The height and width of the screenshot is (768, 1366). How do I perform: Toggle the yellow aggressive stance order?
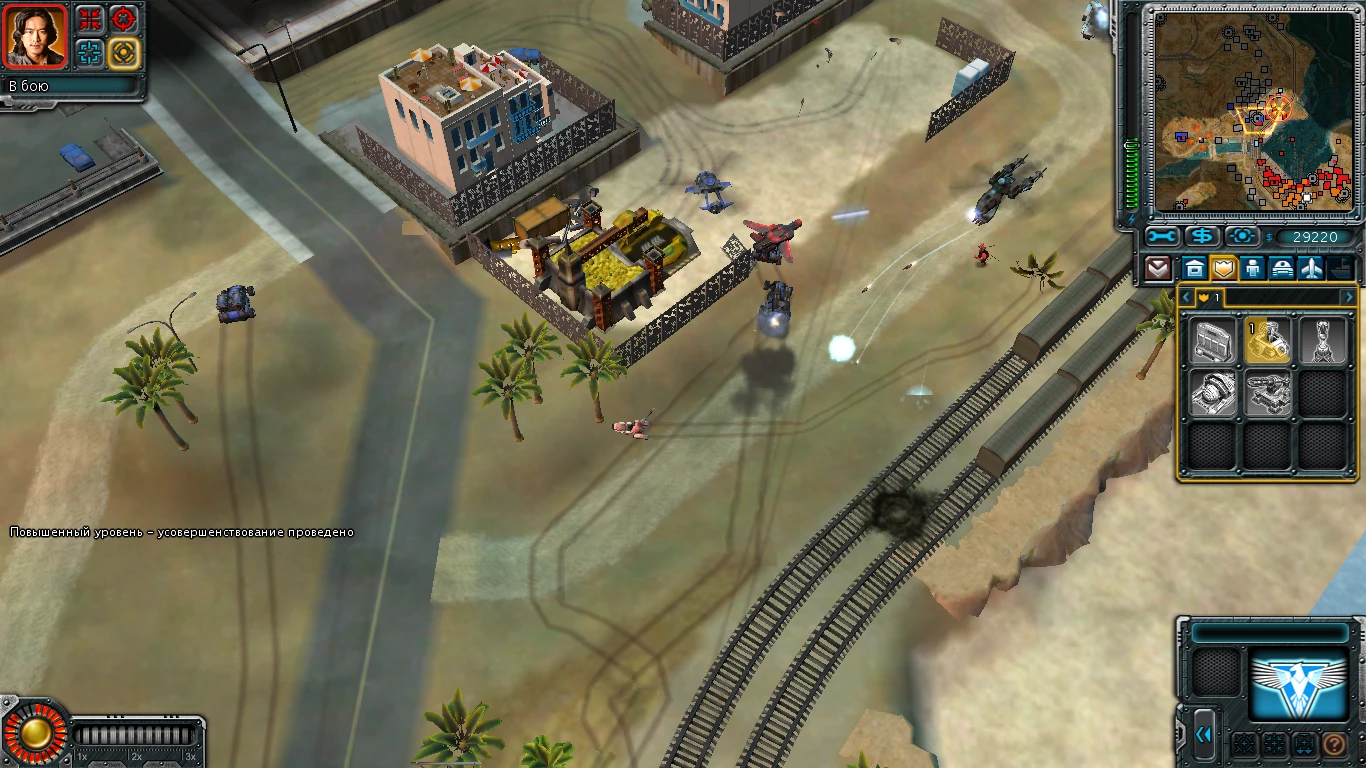[124, 53]
